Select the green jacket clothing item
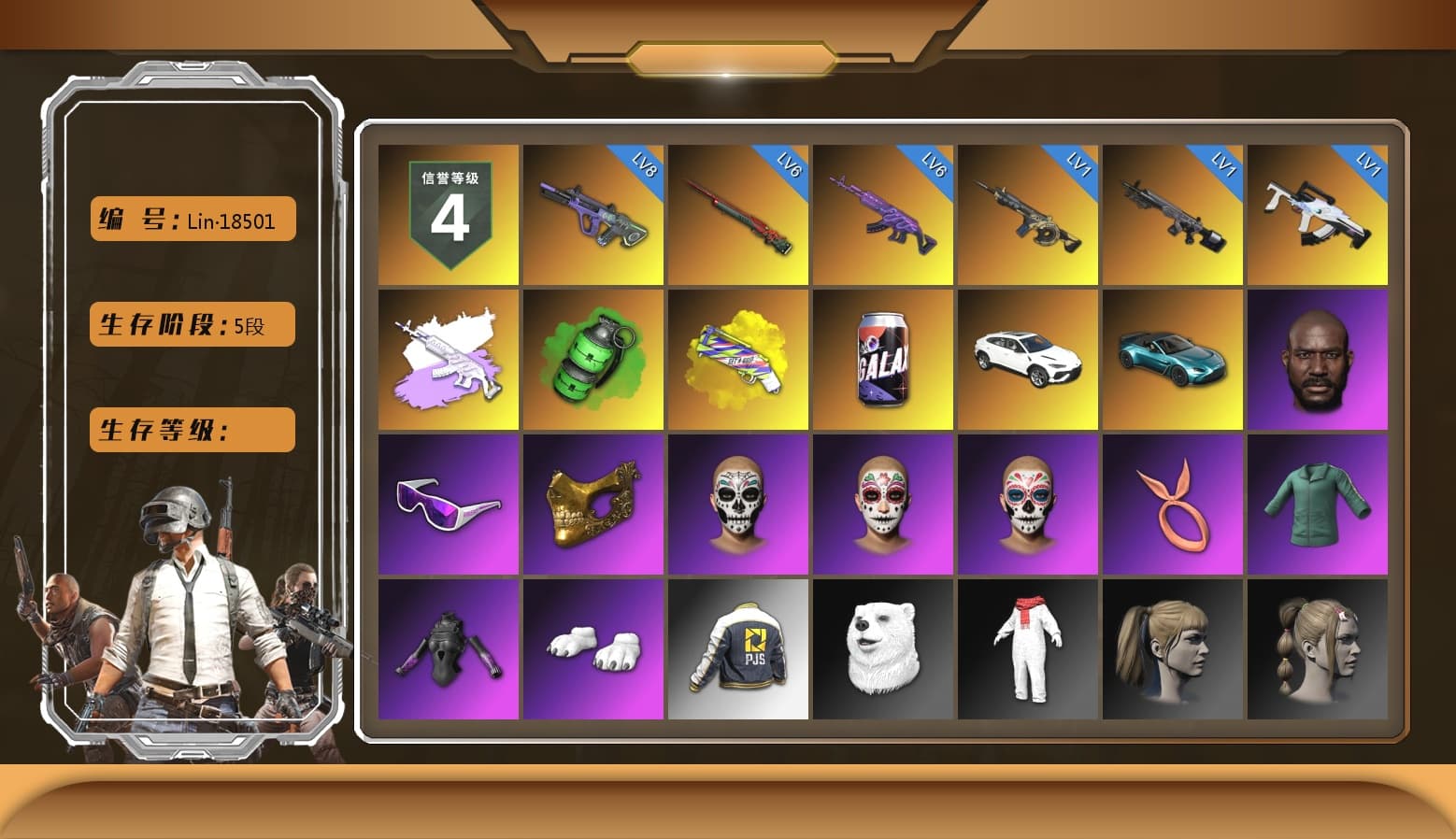 click(1318, 505)
